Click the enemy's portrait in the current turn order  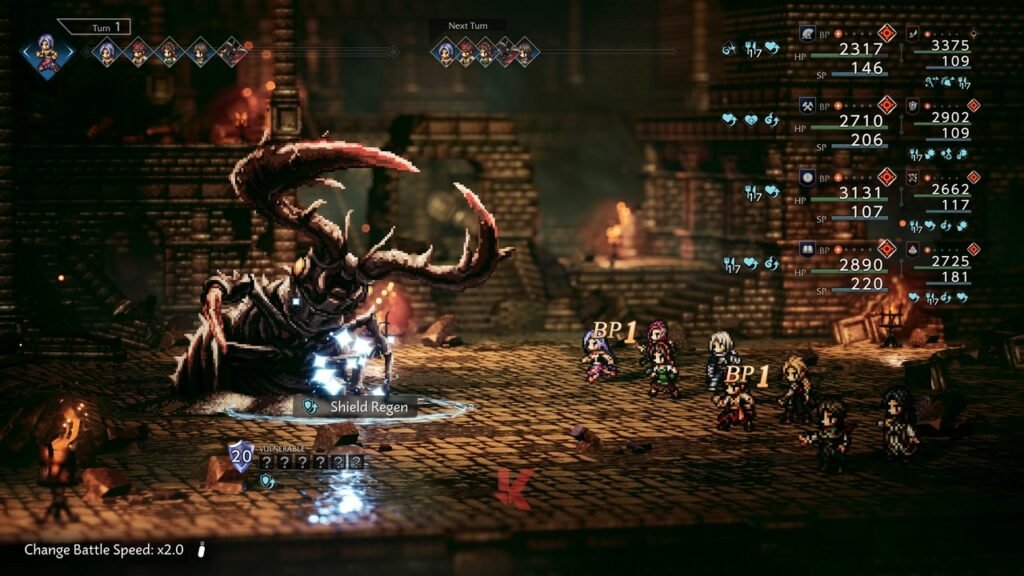pos(232,52)
